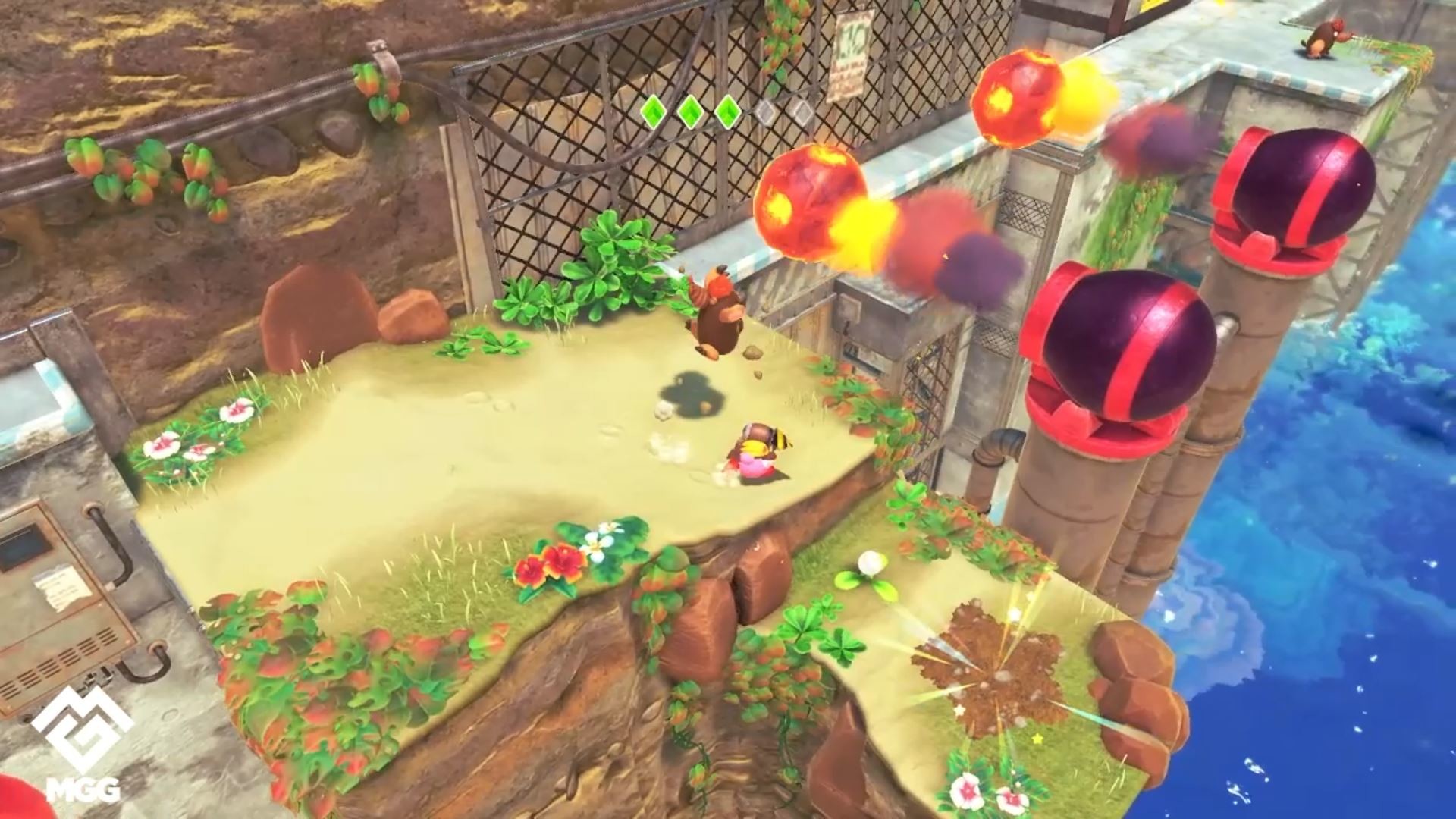Toggle the first empty gem slot in the counter
The width and height of the screenshot is (1456, 819).
click(x=766, y=112)
